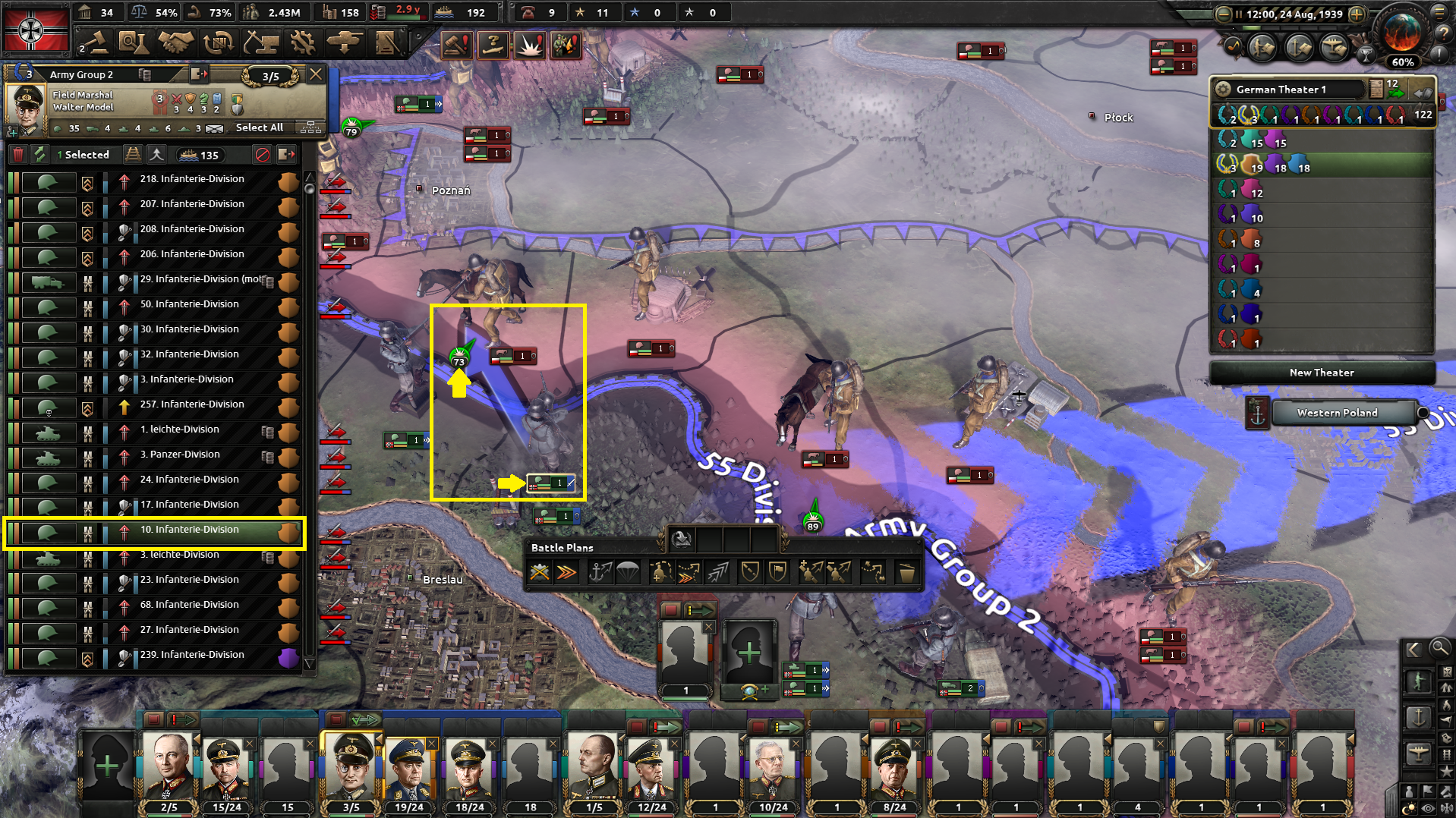This screenshot has height=818, width=1456.
Task: Open Military Production via wrench icon
Action: coord(303,43)
